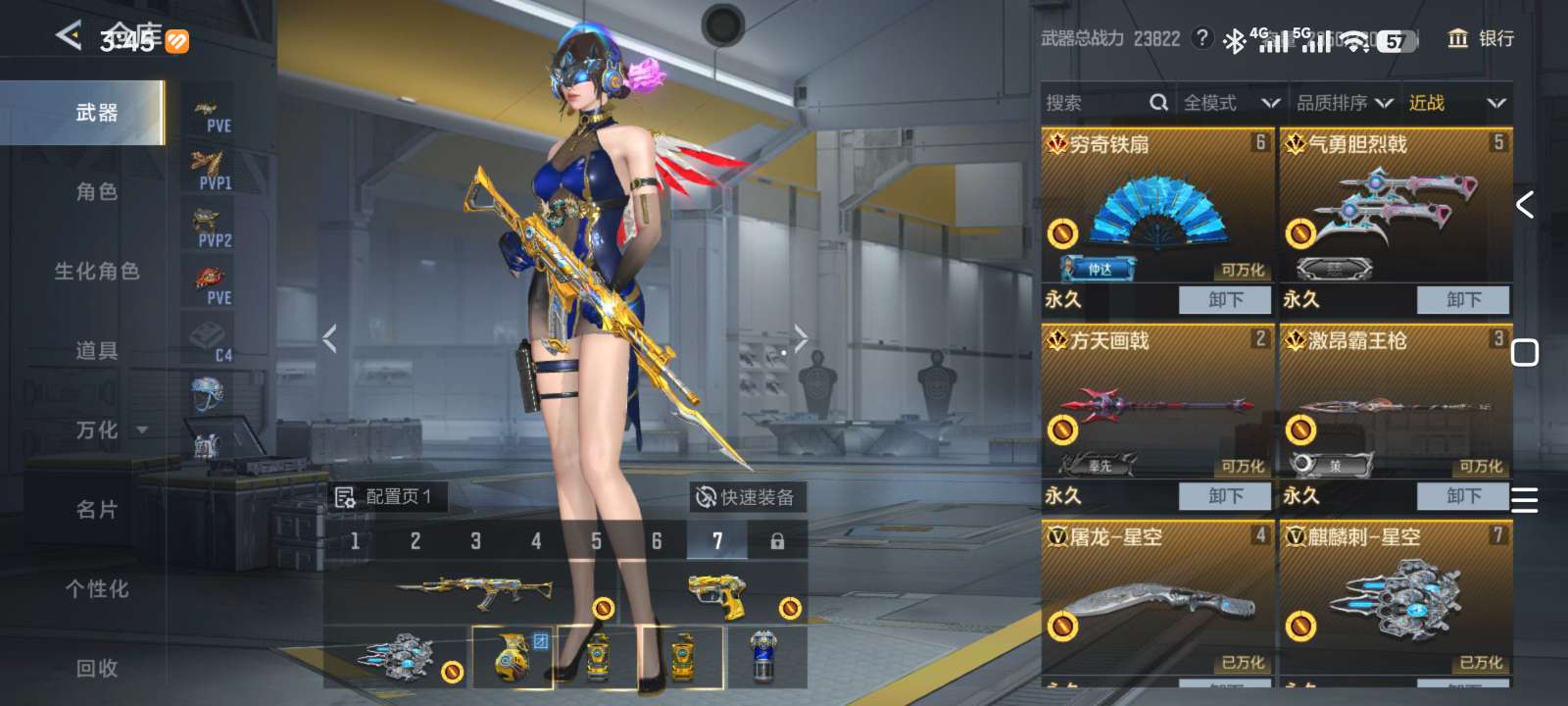This screenshot has height=706, width=1568.
Task: Click the weapon 搜索 search field
Action: [x=1098, y=103]
